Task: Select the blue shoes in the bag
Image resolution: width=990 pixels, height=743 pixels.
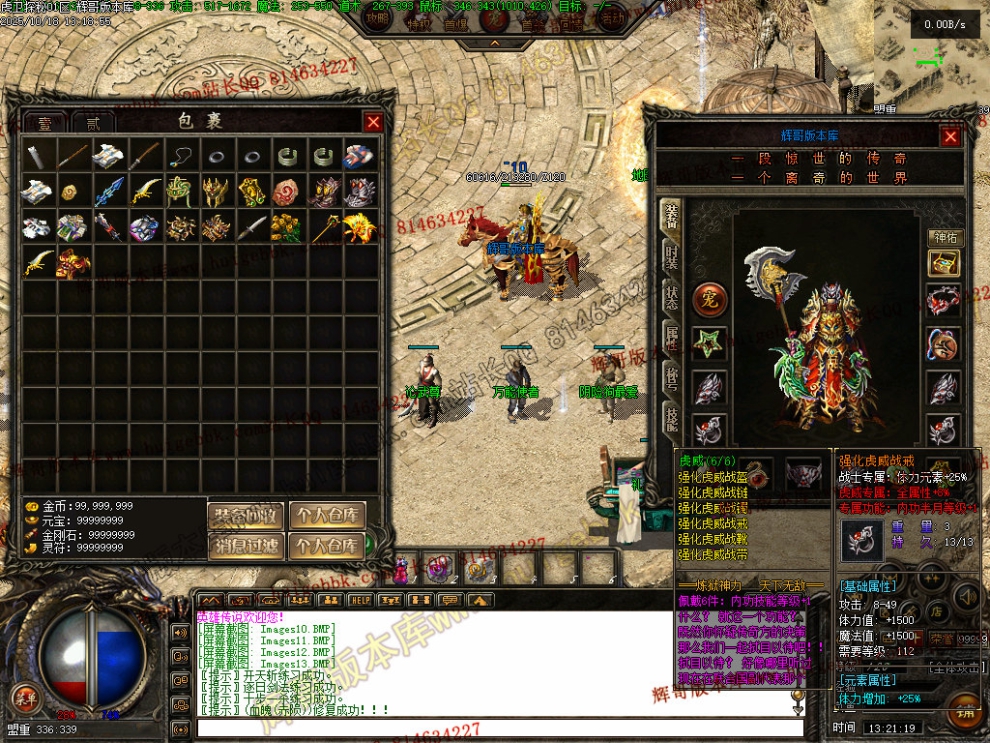Action: click(359, 156)
